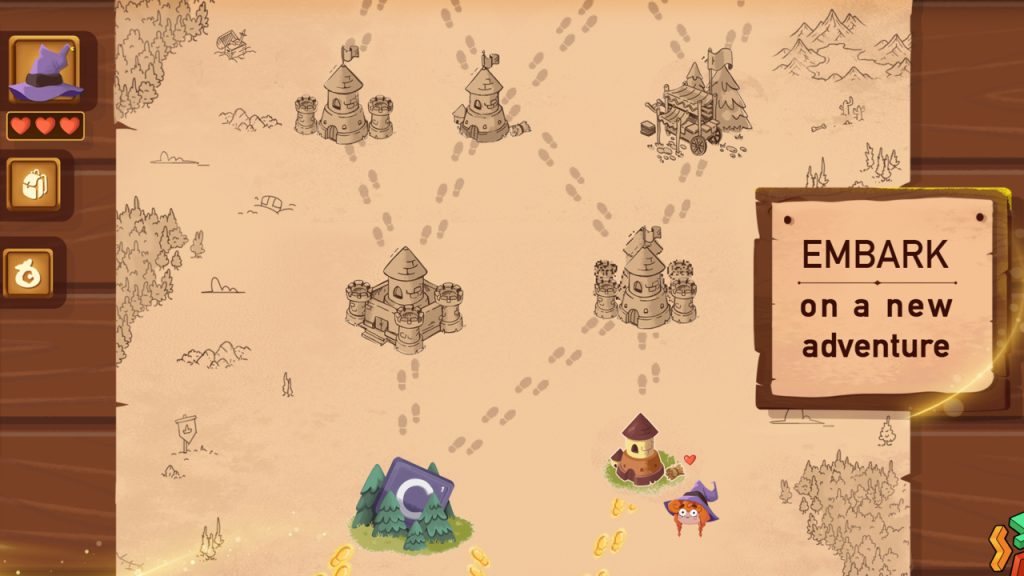This screenshot has width=1024, height=576.
Task: Choose the wagon camp location near pines
Action: pyautogui.click(x=698, y=104)
